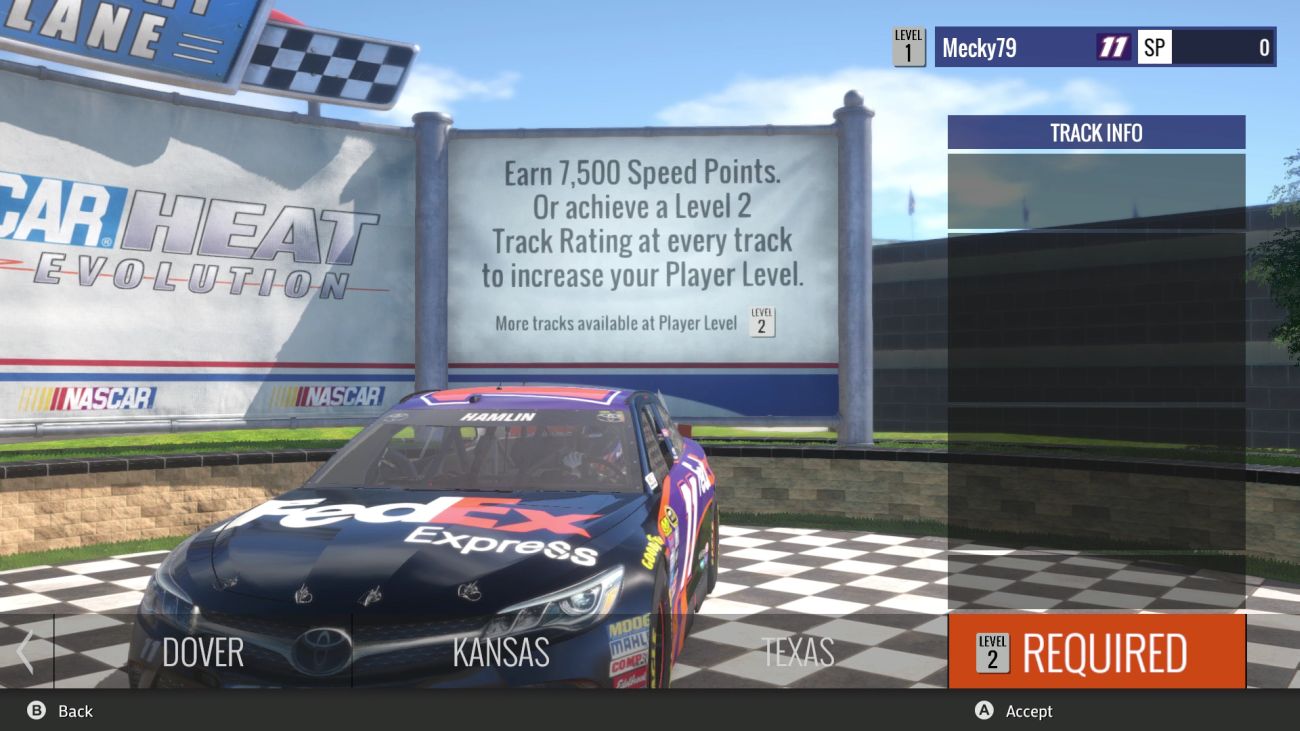
Task: Click the left arrow to show earlier tracks
Action: point(26,652)
